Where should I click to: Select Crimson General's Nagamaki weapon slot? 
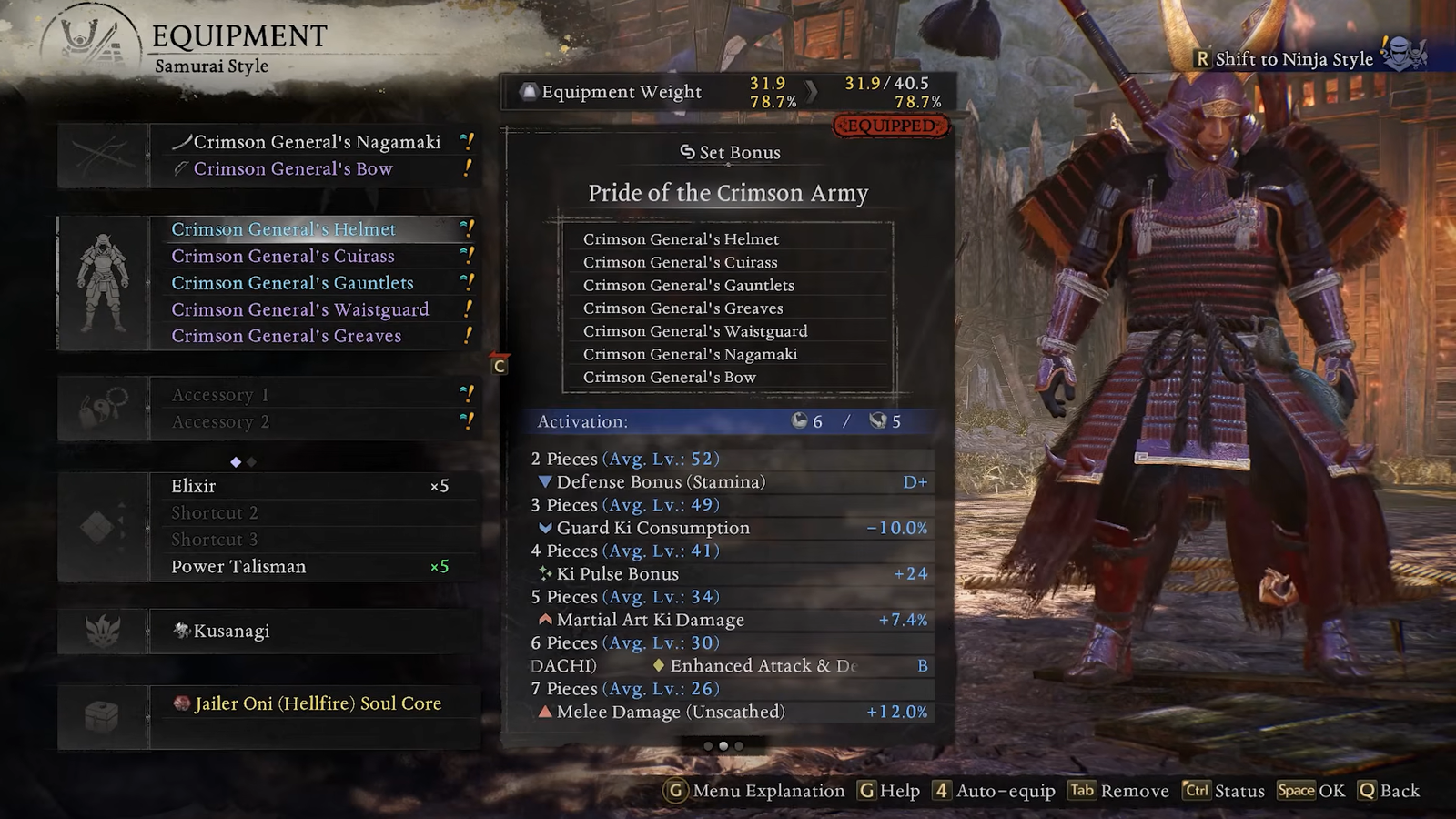317,142
